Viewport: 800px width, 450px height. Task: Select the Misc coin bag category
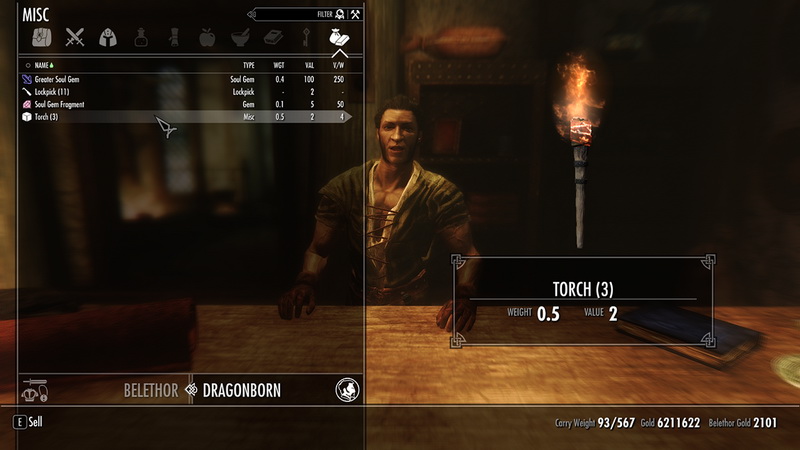pyautogui.click(x=337, y=38)
